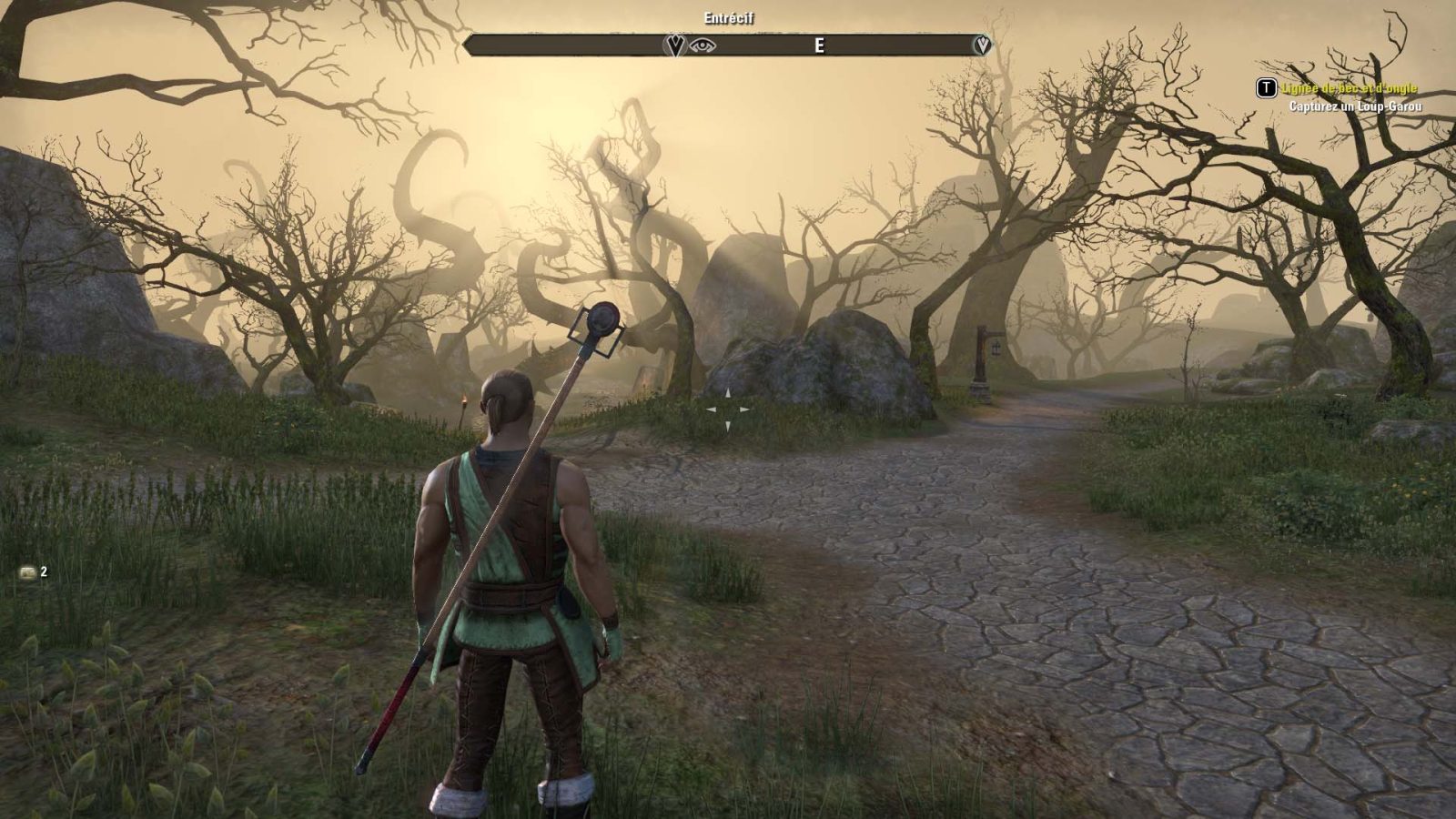Click the crosshair reticle at screen center
This screenshot has height=819, width=1456.
click(x=728, y=409)
